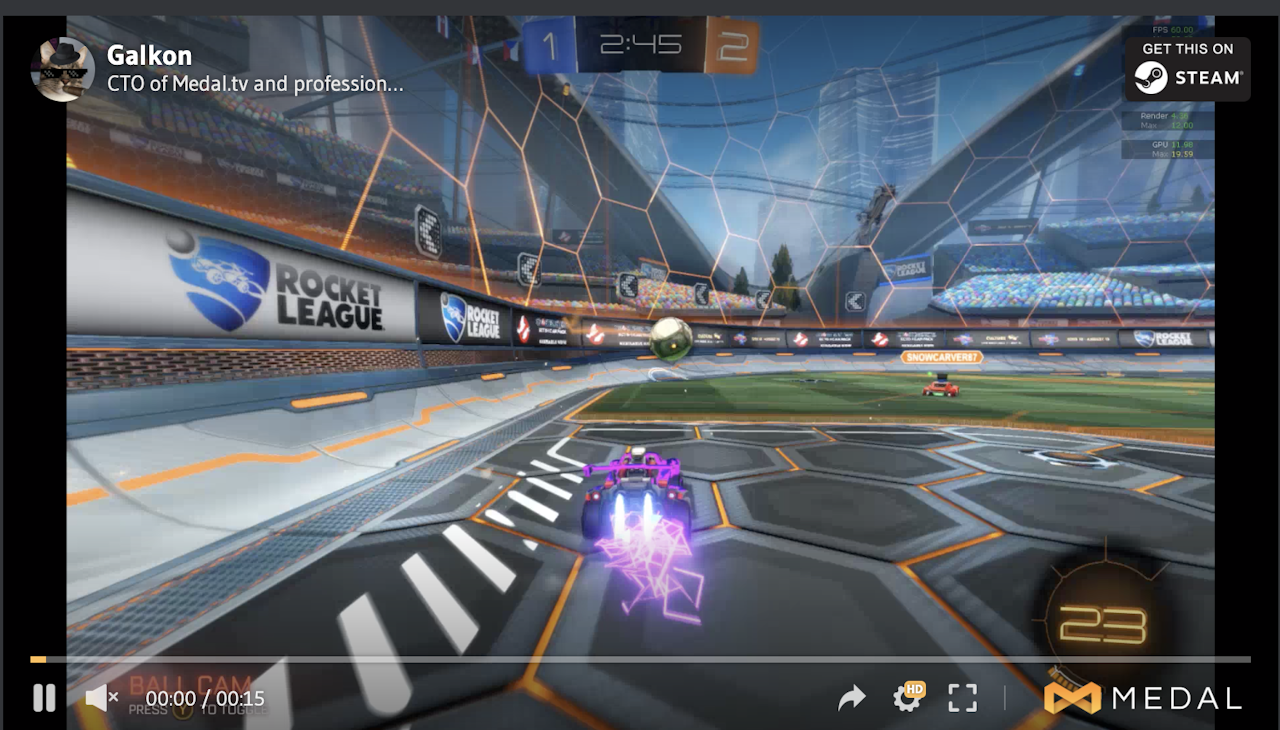Image resolution: width=1280 pixels, height=730 pixels.
Task: Pause the clip with the pause control
Action: tap(44, 697)
